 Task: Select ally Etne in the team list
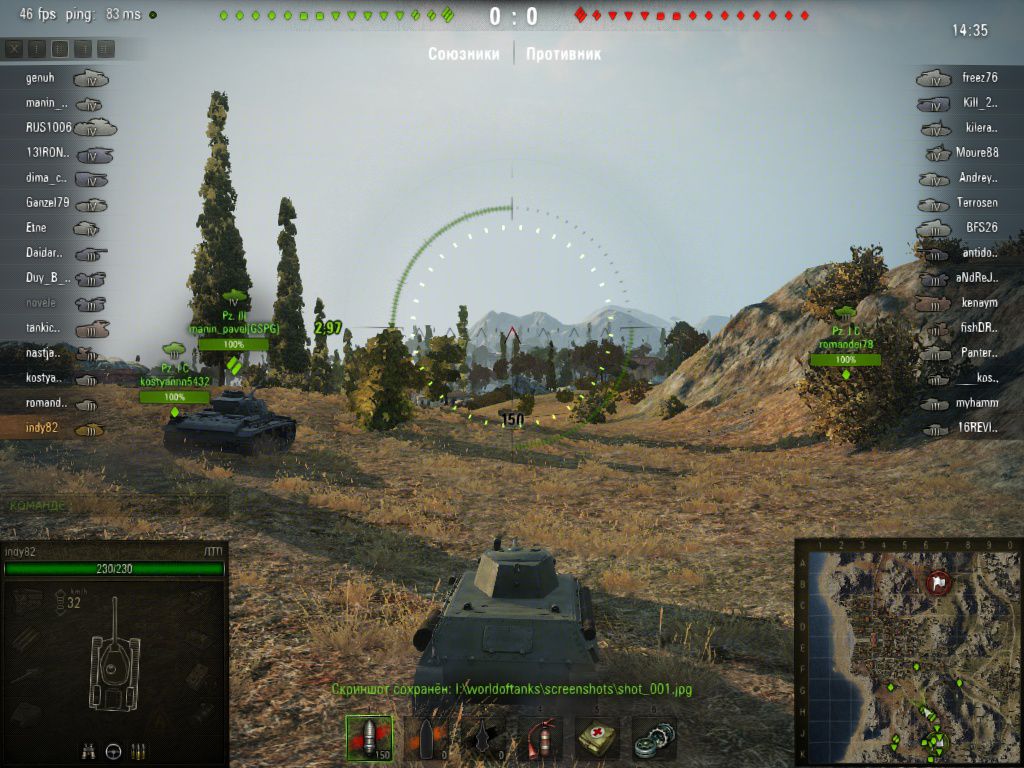point(36,228)
